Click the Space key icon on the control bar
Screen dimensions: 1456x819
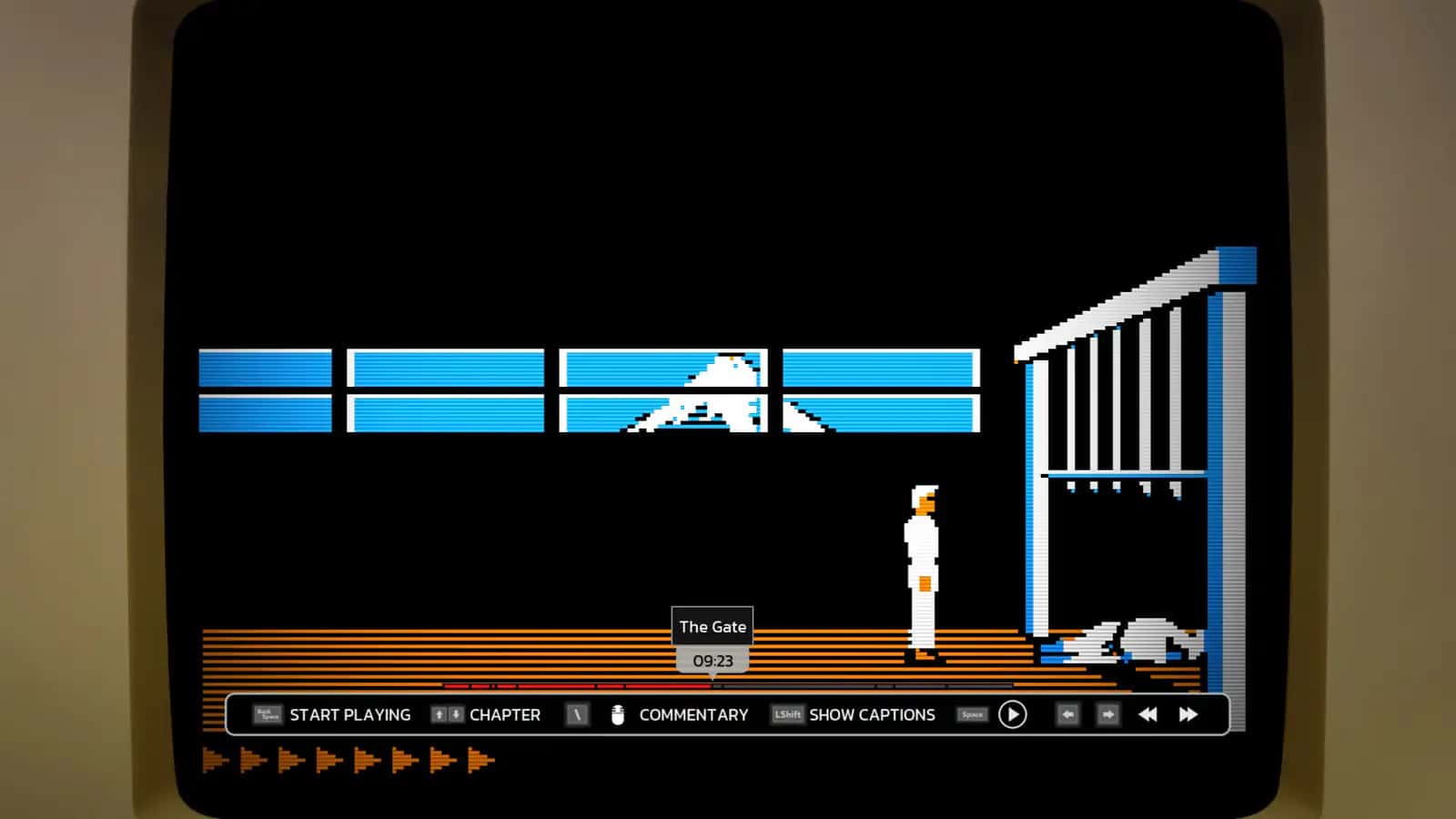click(x=971, y=714)
